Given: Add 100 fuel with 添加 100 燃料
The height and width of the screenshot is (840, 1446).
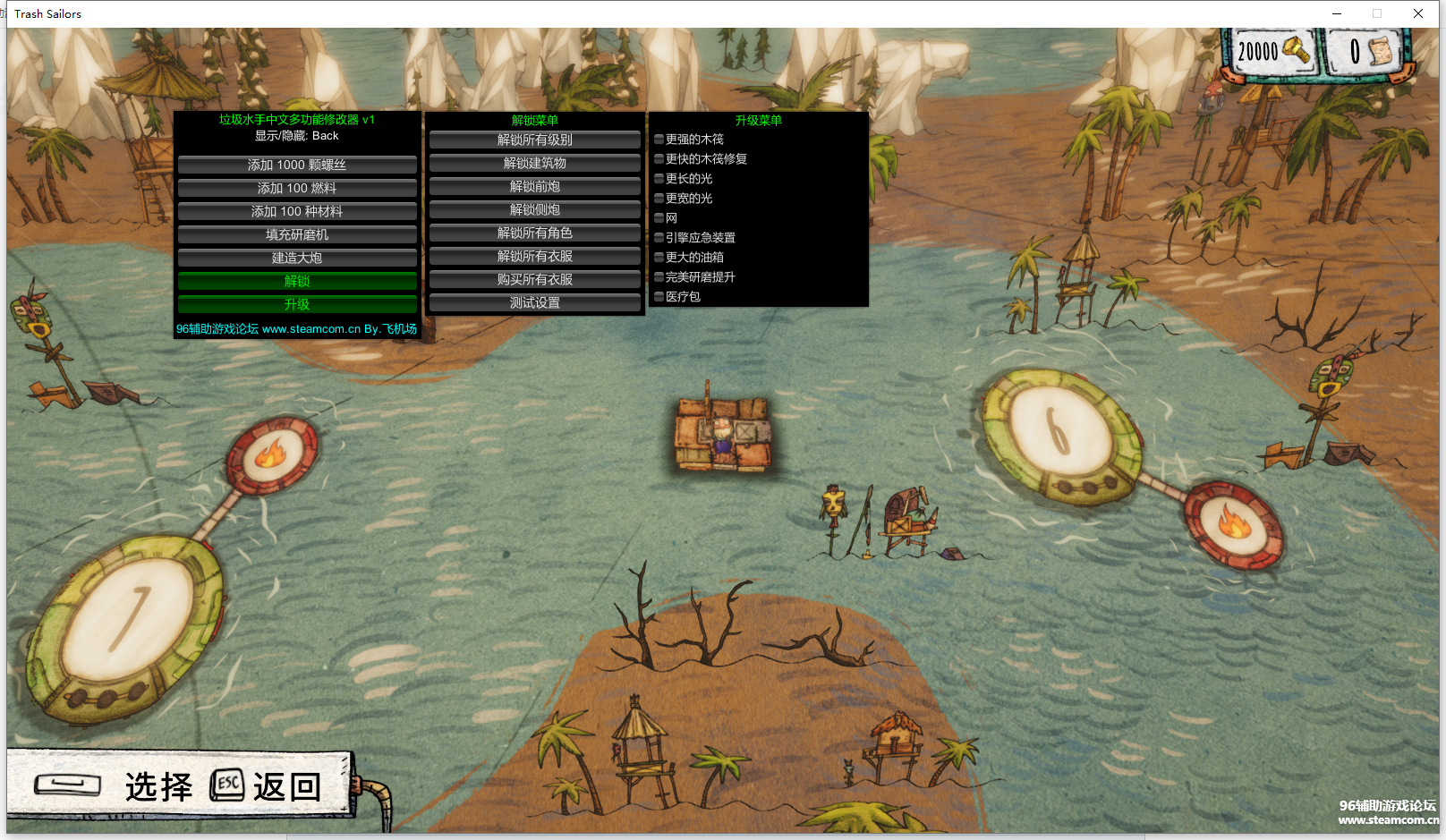Looking at the screenshot, I should tap(297, 189).
